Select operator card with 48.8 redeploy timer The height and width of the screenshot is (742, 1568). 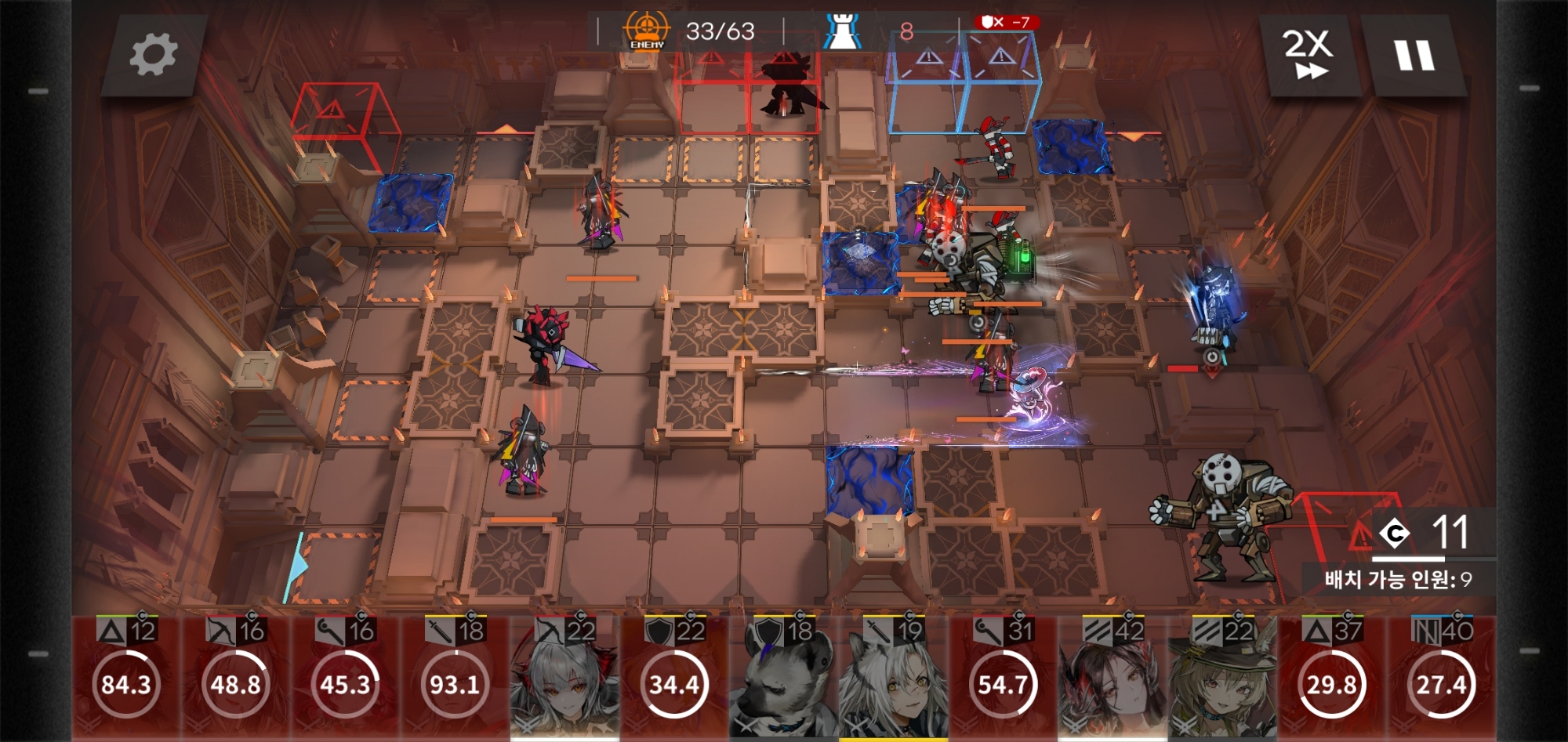click(x=236, y=679)
